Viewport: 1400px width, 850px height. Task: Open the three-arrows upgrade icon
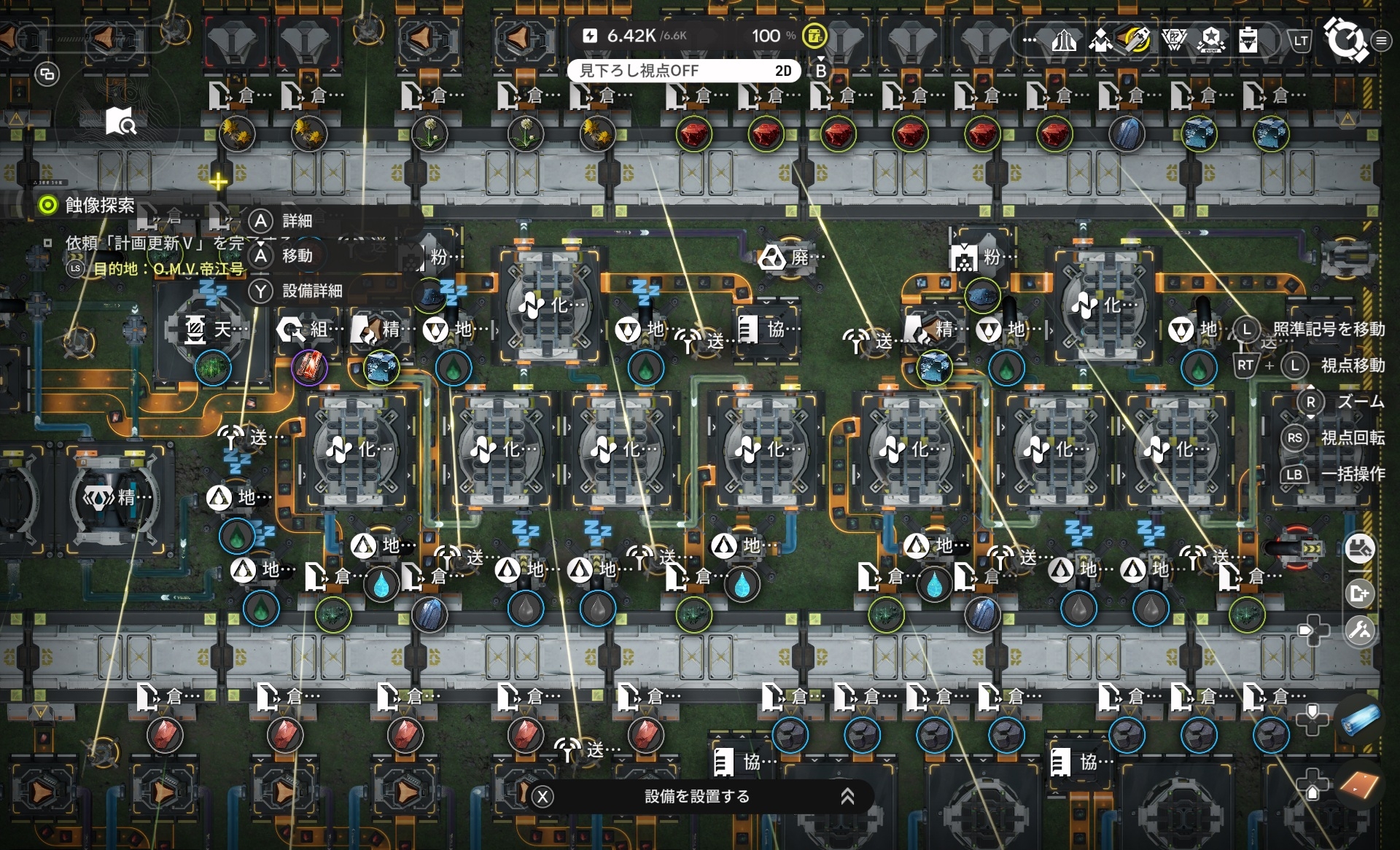(x=1064, y=40)
